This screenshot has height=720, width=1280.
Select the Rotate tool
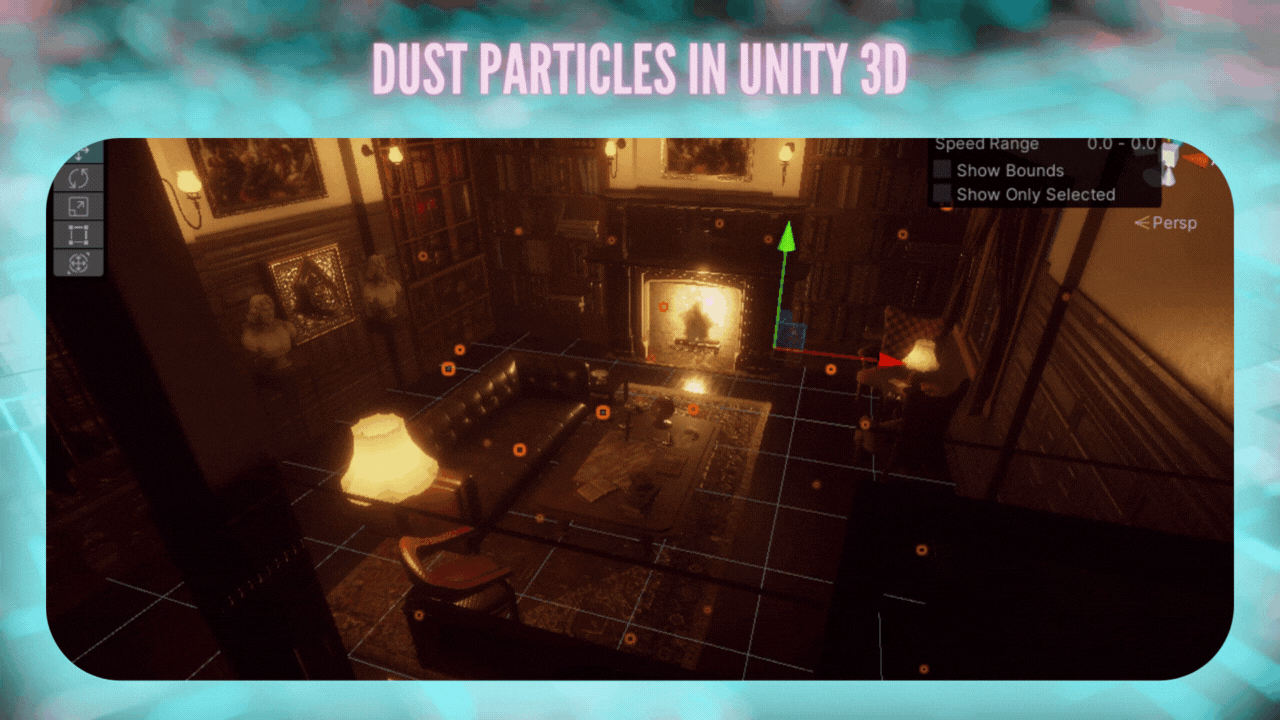(x=80, y=178)
